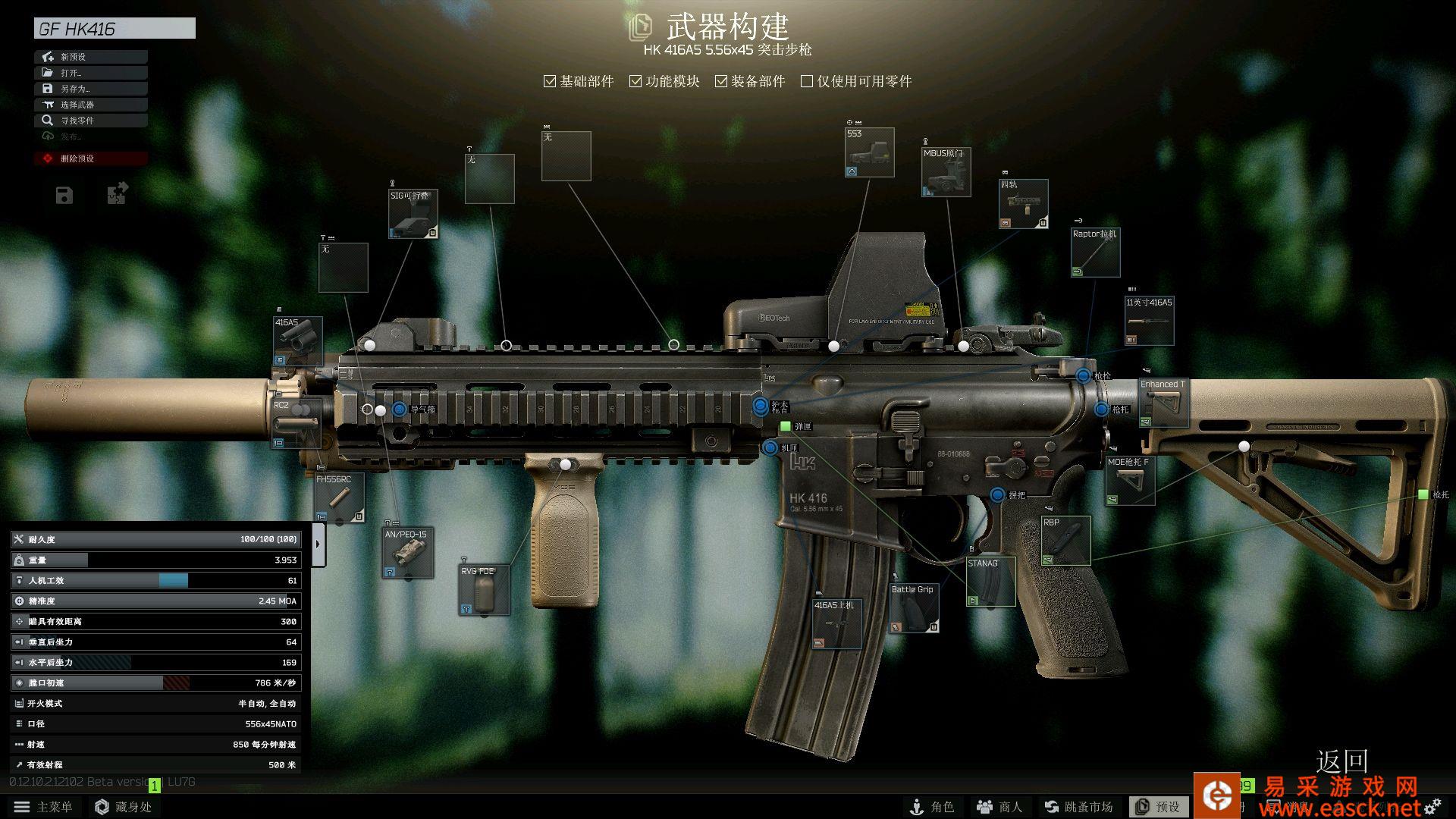
Task: Toggle the 基础部件 checkbox
Action: coord(550,81)
